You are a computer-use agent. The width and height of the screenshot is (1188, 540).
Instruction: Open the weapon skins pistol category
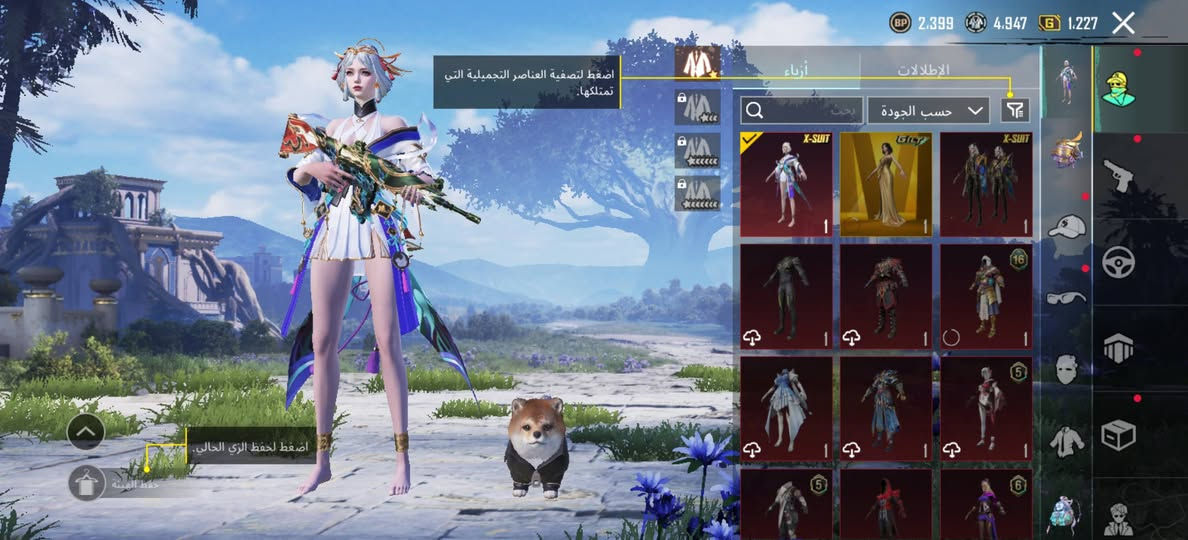(x=1117, y=175)
